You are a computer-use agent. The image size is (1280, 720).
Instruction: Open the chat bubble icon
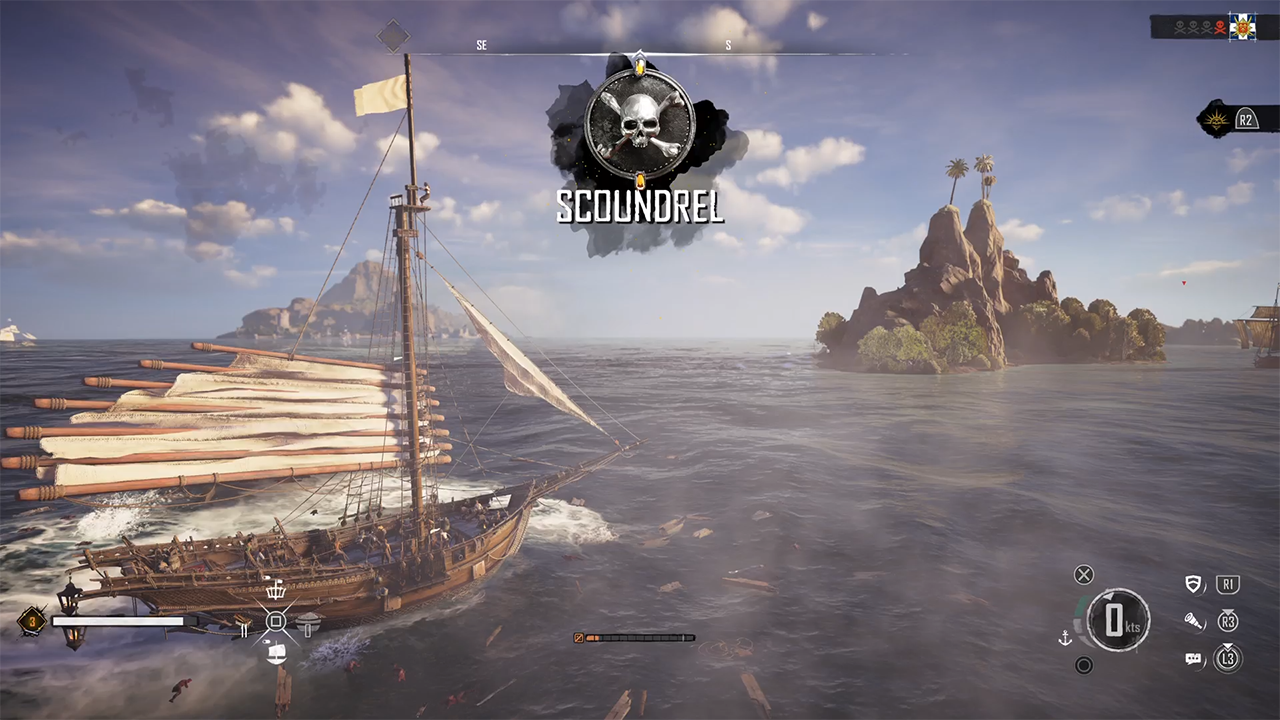click(x=1193, y=659)
